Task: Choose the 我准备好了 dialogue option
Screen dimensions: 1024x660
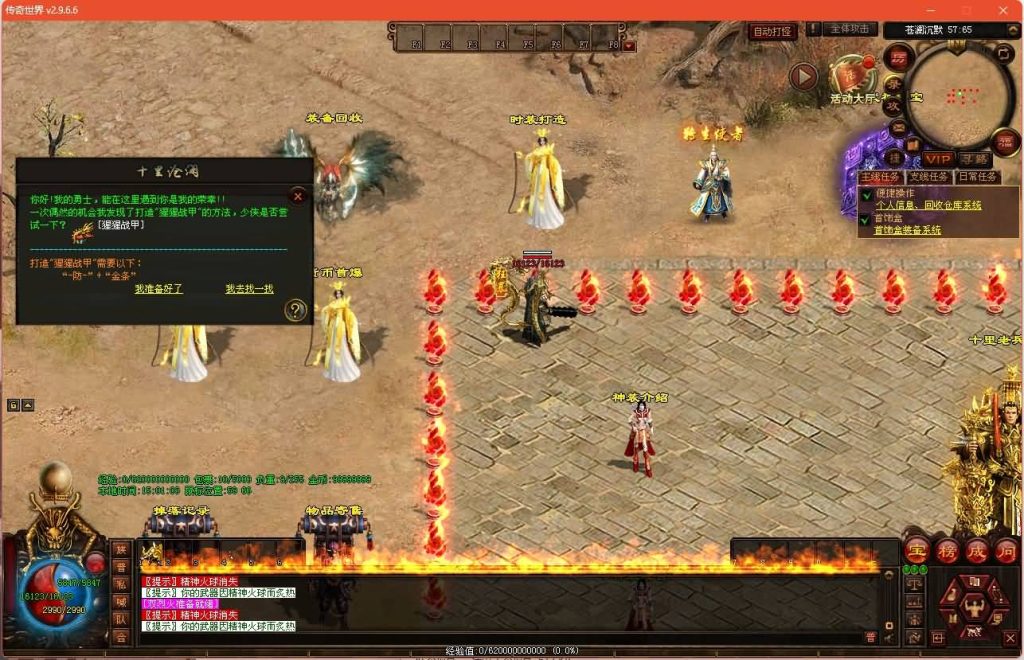Action: 159,289
